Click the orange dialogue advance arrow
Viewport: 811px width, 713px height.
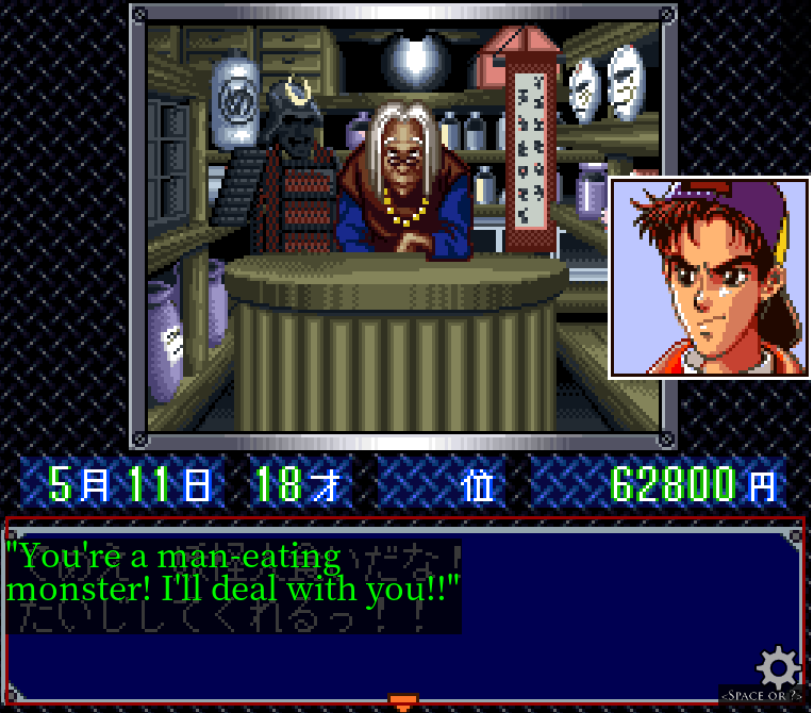(402, 702)
